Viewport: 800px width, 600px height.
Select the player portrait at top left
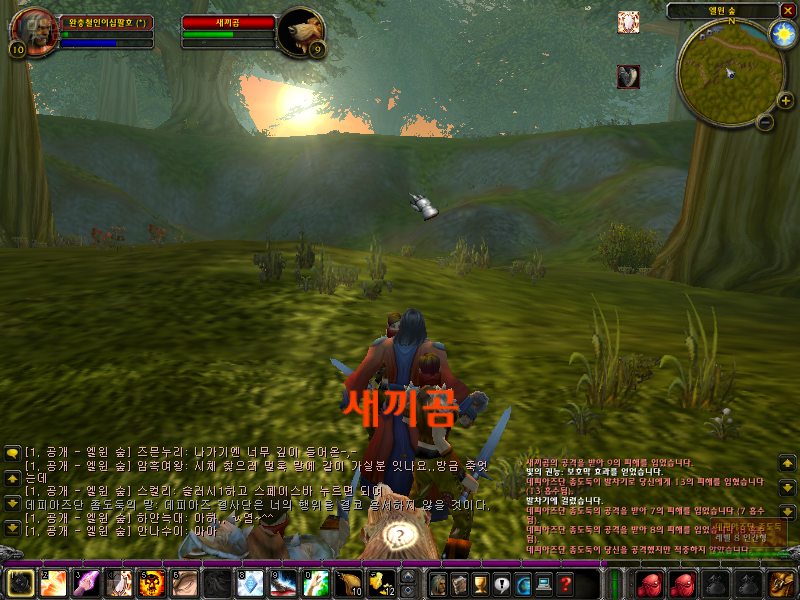(x=32, y=32)
